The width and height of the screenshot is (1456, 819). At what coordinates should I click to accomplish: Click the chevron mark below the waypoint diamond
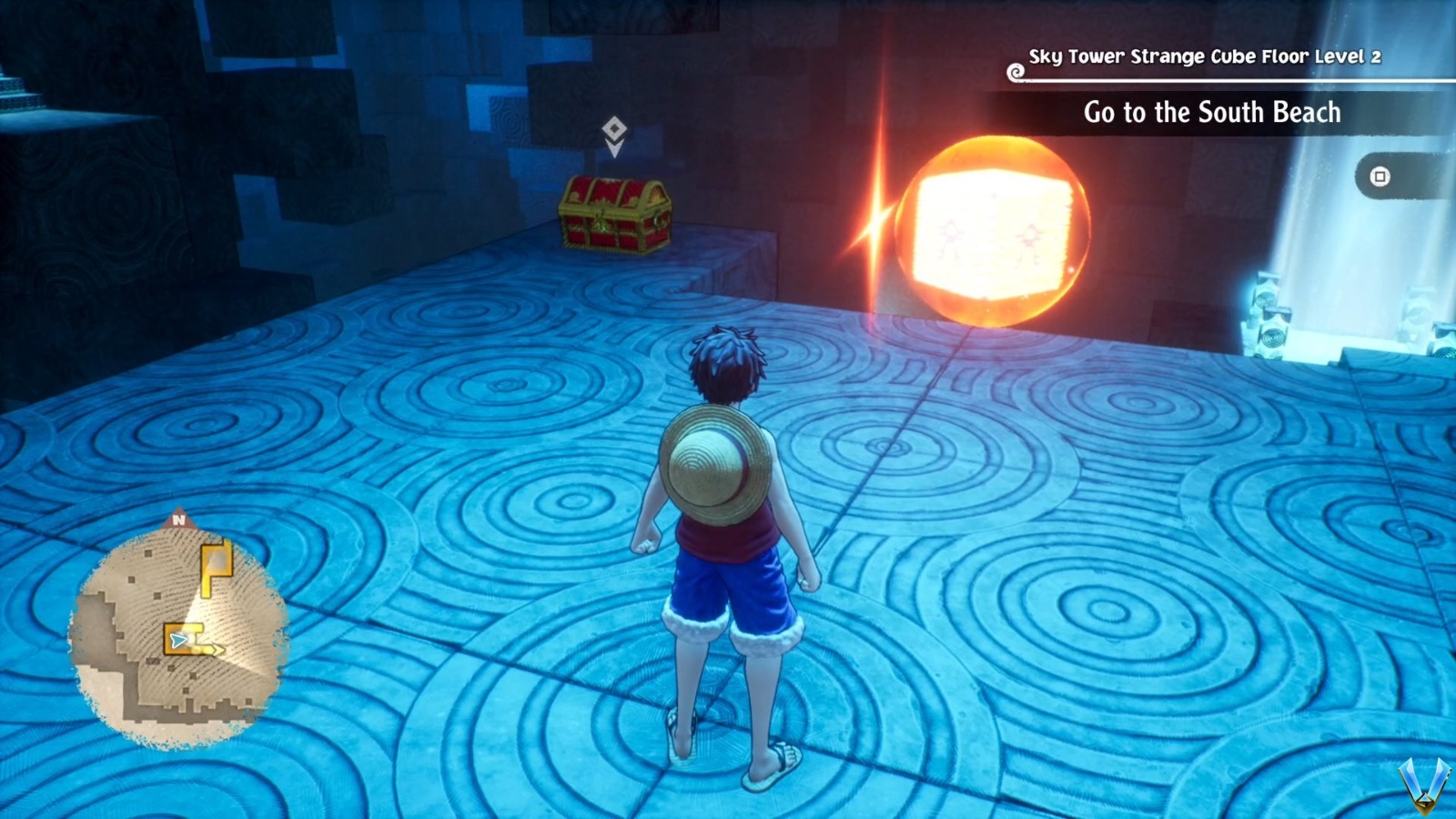pos(613,148)
